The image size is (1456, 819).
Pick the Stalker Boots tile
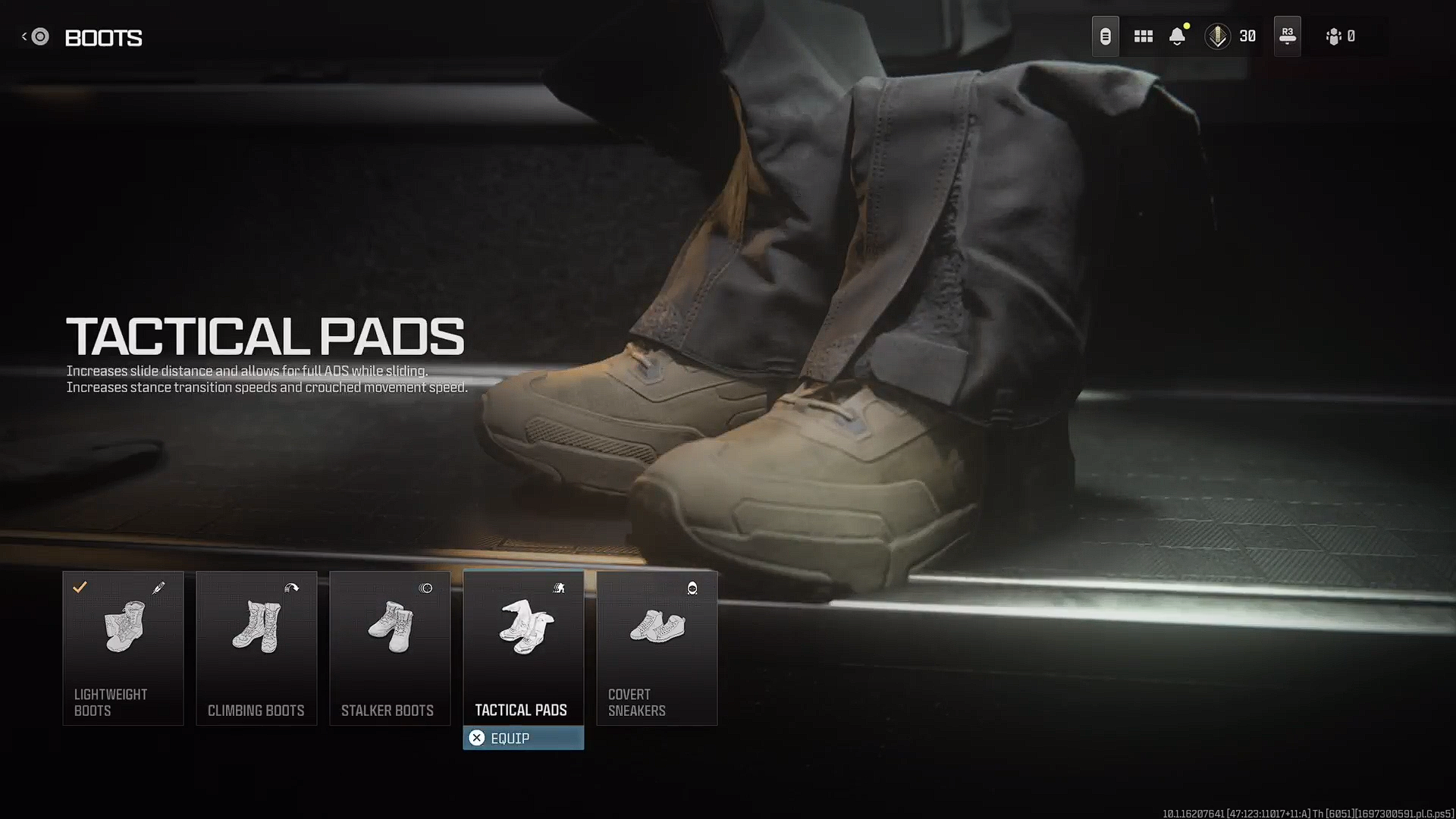pyautogui.click(x=390, y=648)
